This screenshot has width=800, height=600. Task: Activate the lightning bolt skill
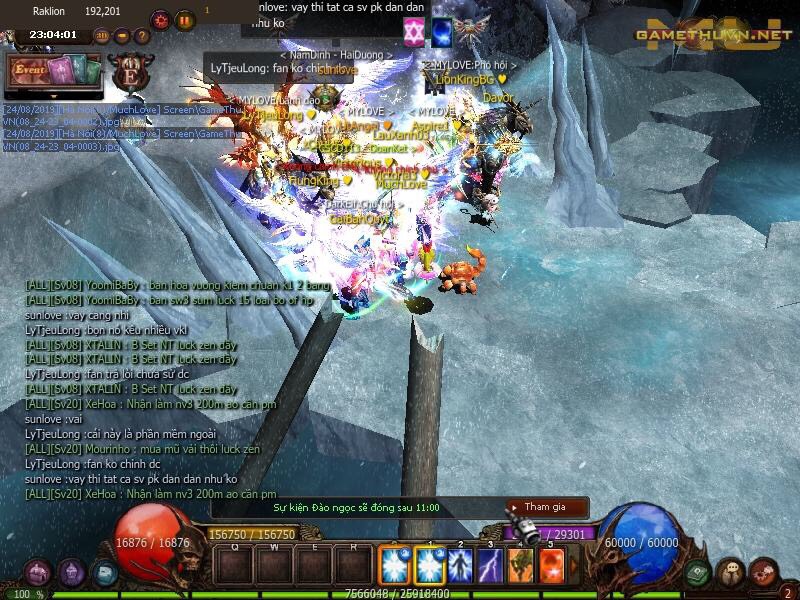pos(490,566)
